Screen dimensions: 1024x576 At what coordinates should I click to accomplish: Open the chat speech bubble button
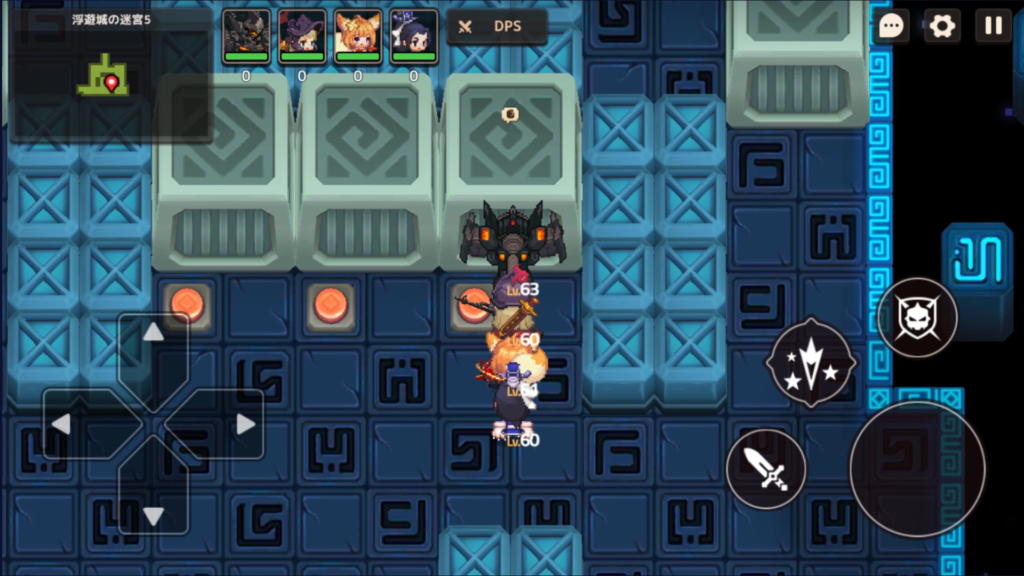(x=891, y=26)
